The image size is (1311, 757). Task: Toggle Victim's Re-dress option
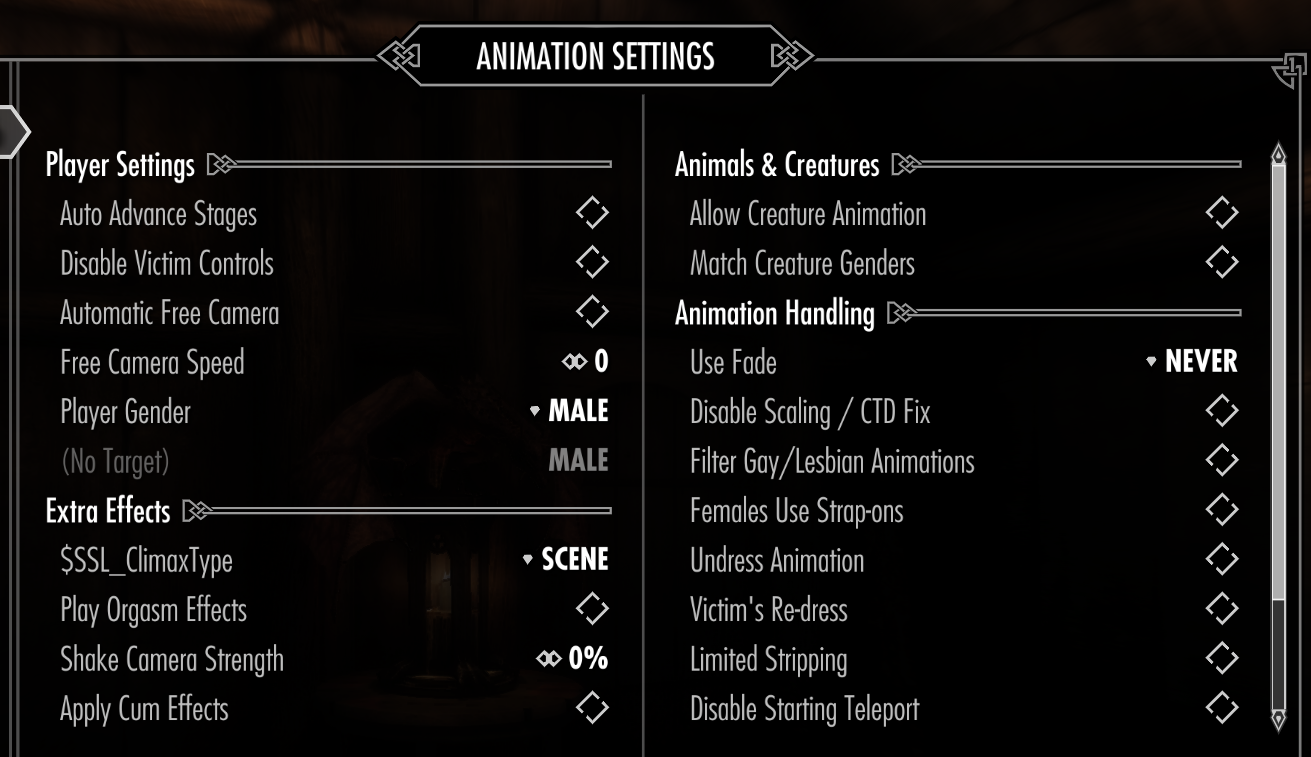tap(1221, 609)
